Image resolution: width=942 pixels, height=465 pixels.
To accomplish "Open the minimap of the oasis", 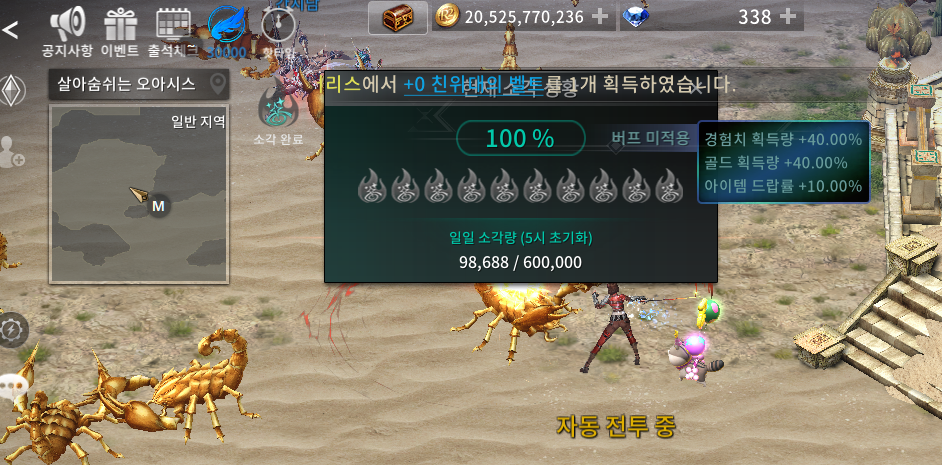I will point(140,195).
